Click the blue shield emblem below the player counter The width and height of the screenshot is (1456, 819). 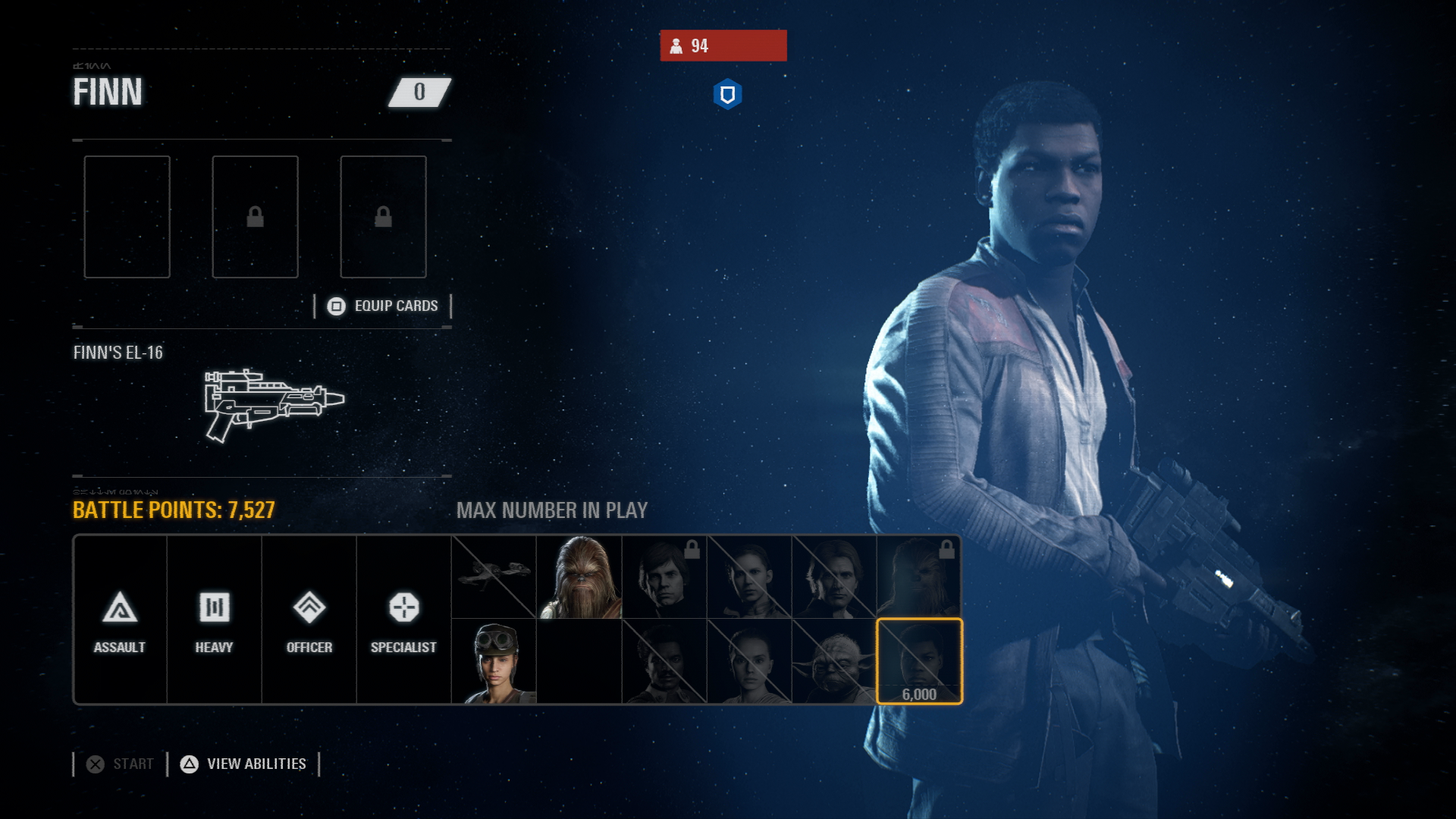[x=726, y=94]
